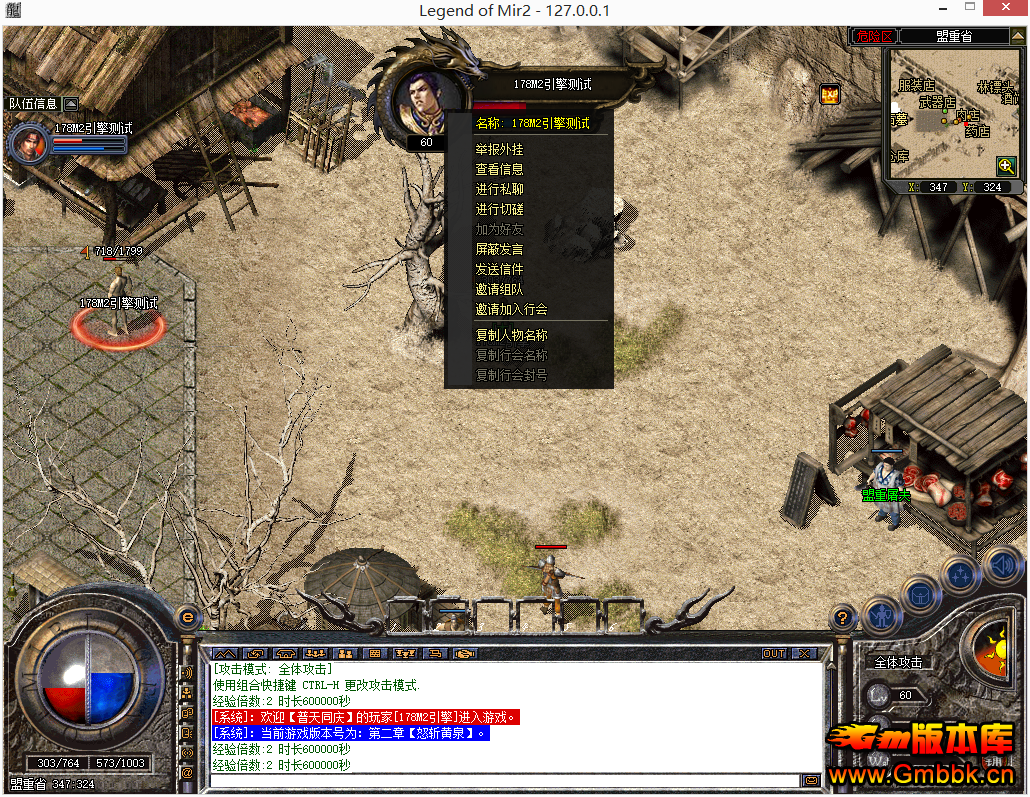Click the chat text input box

pos(505,780)
